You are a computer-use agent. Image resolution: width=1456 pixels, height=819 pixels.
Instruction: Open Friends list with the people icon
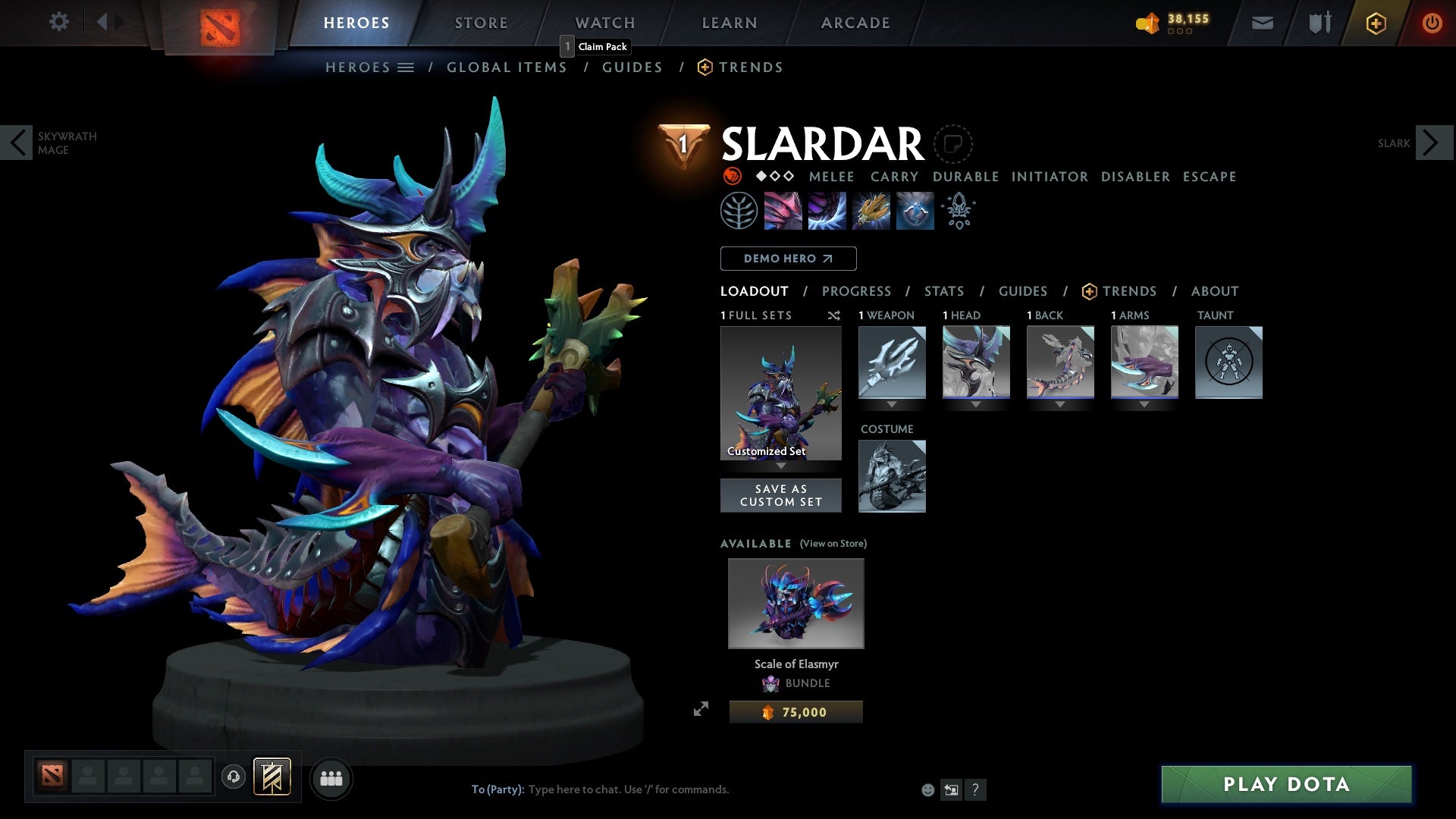tap(331, 778)
